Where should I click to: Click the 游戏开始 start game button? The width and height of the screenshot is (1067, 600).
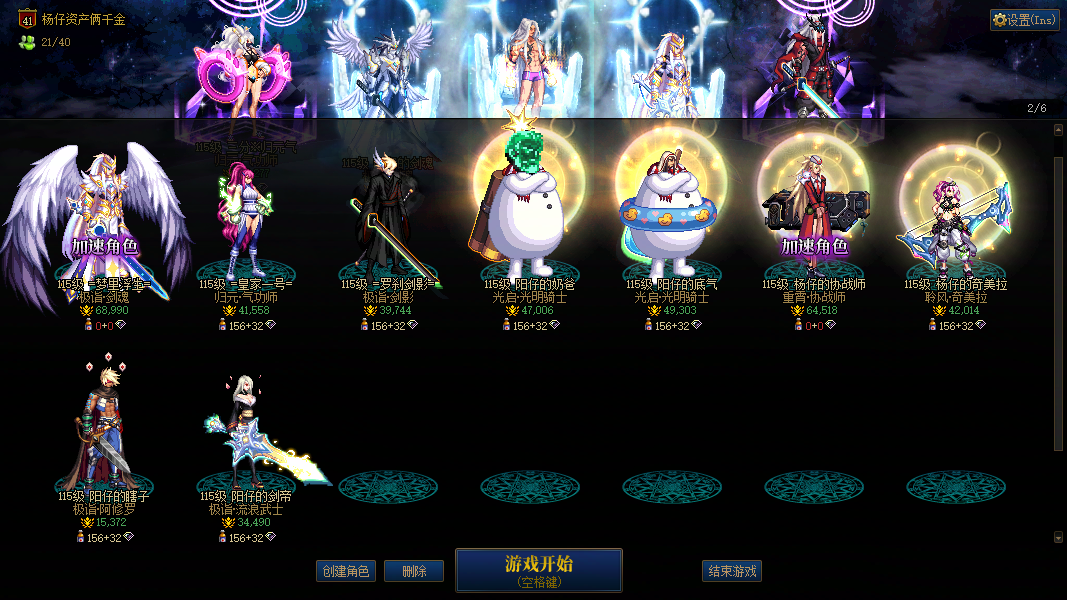click(538, 570)
